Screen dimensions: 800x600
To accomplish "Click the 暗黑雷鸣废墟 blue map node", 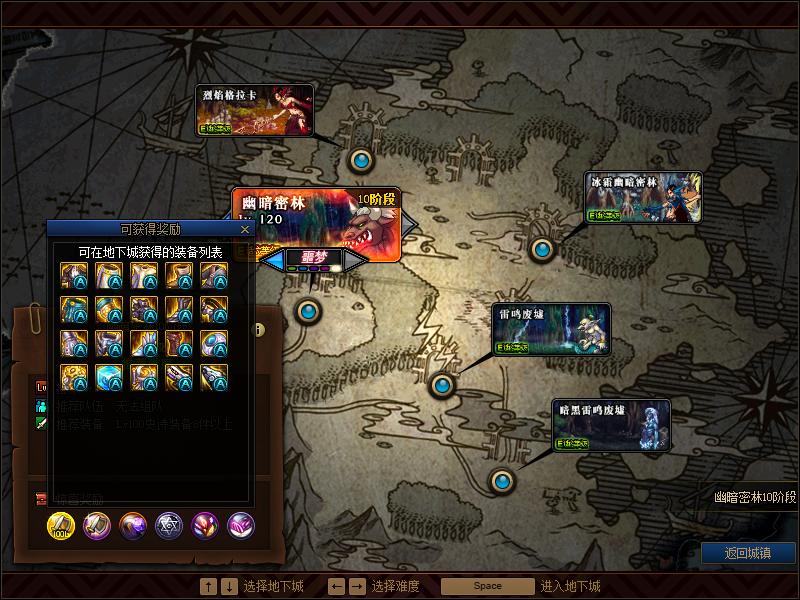I will 502,481.
